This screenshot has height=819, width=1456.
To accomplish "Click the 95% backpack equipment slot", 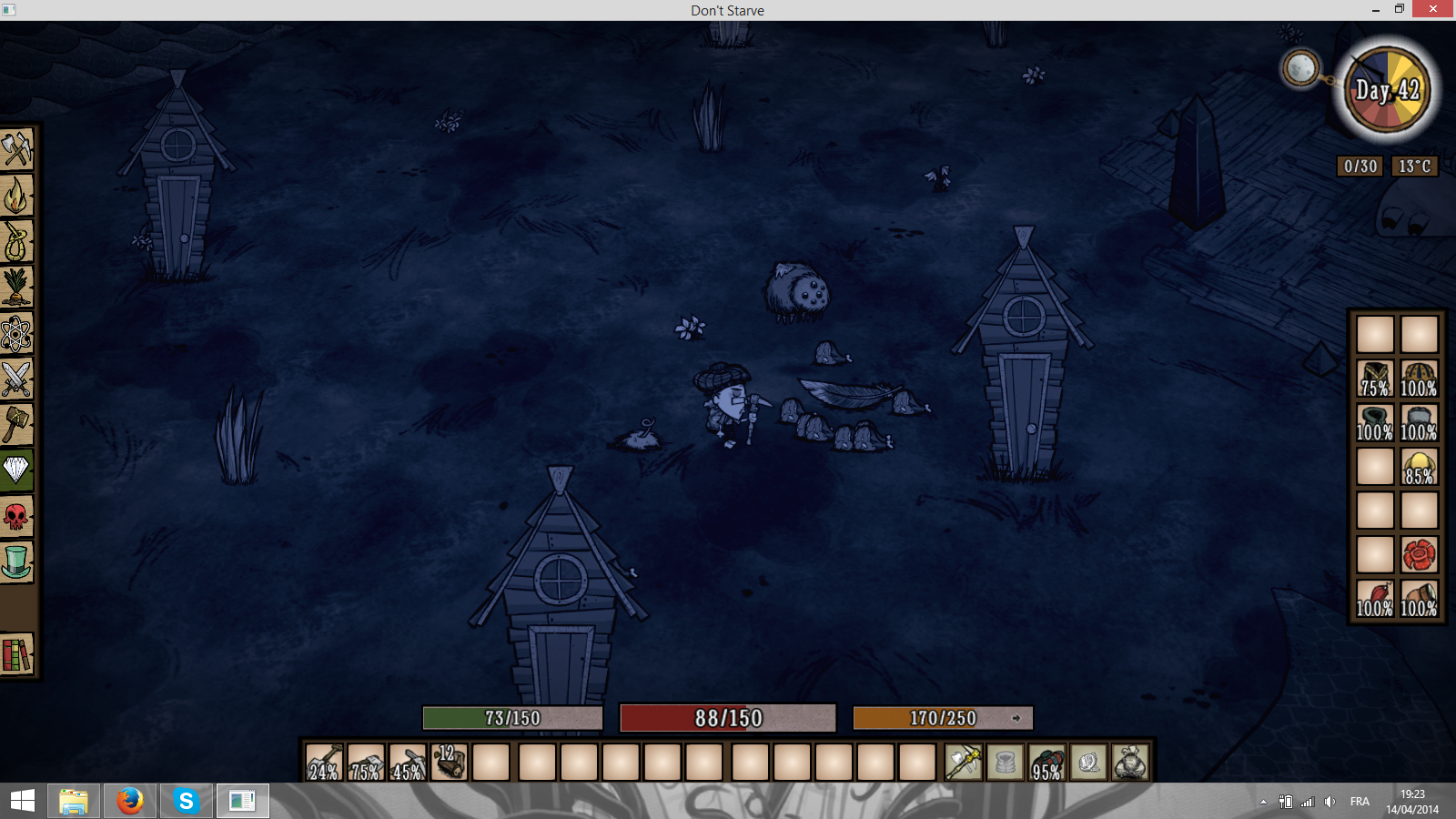I will point(1046,763).
